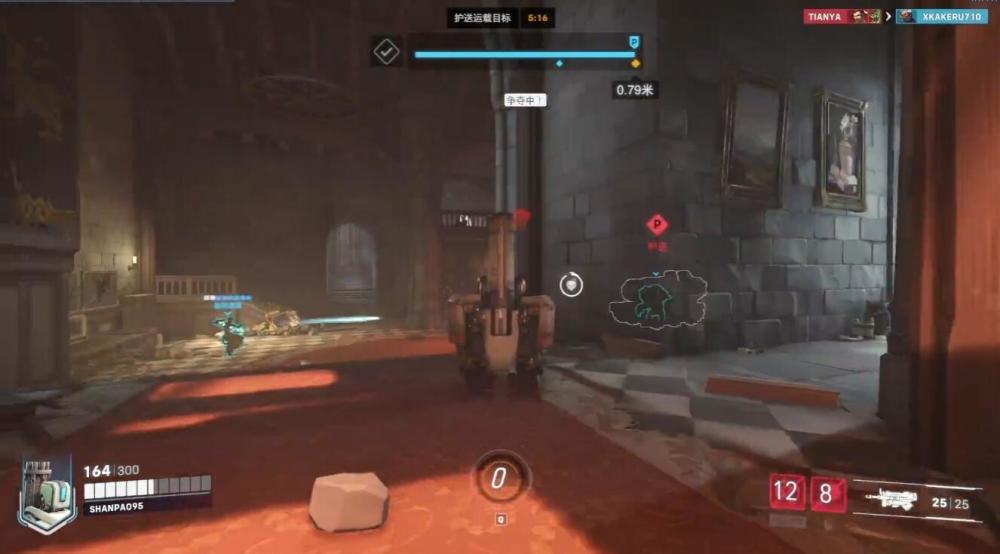This screenshot has height=554, width=1000.
Task: Click the SHANPAO95 player name tag
Action: [116, 507]
